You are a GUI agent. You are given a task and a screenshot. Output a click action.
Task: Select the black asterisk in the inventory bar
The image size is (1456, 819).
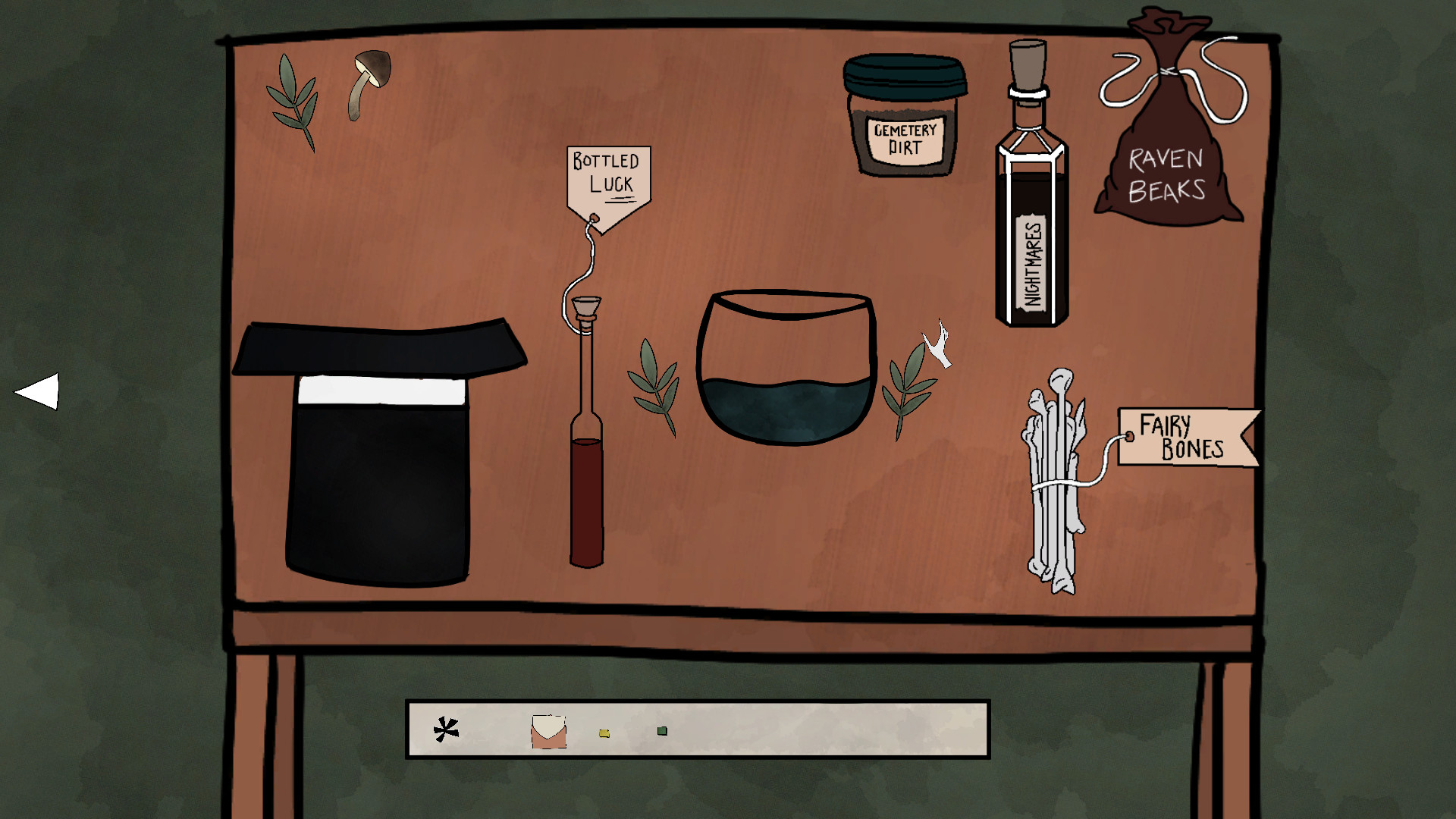[446, 730]
